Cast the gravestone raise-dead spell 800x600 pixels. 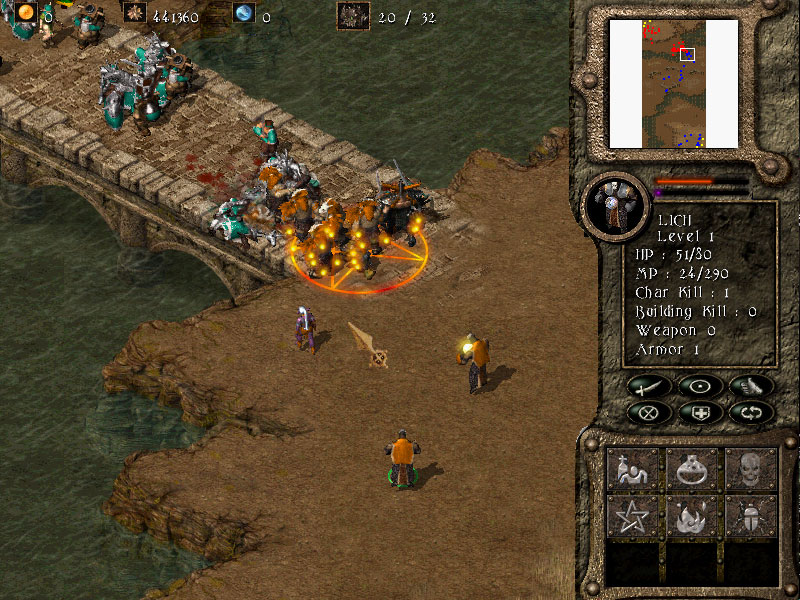[633, 468]
